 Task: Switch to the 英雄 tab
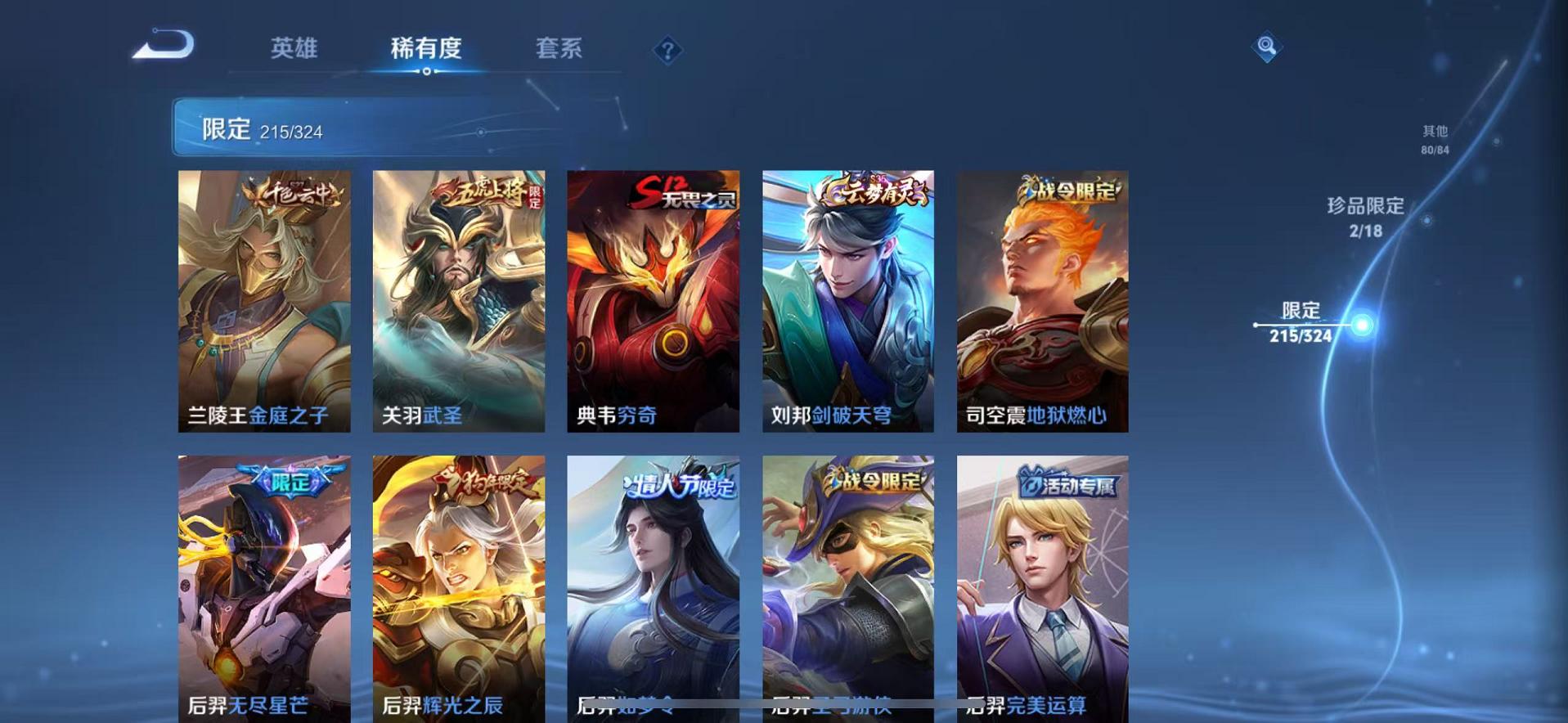296,49
